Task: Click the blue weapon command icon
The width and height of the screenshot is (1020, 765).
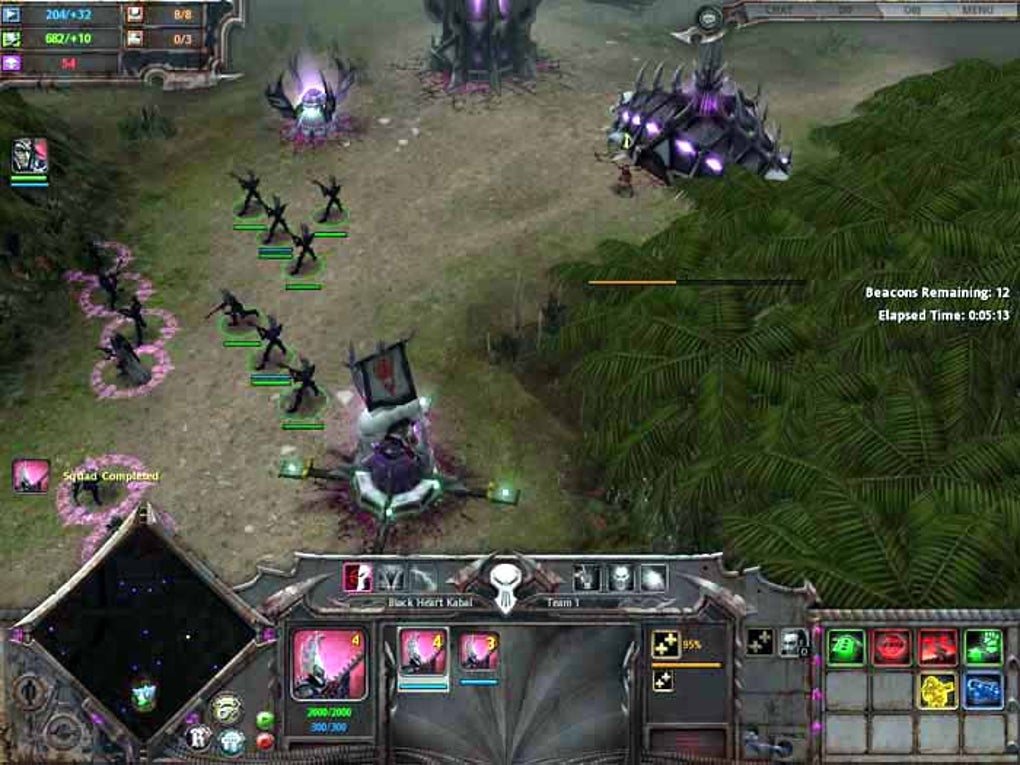Action: (984, 690)
